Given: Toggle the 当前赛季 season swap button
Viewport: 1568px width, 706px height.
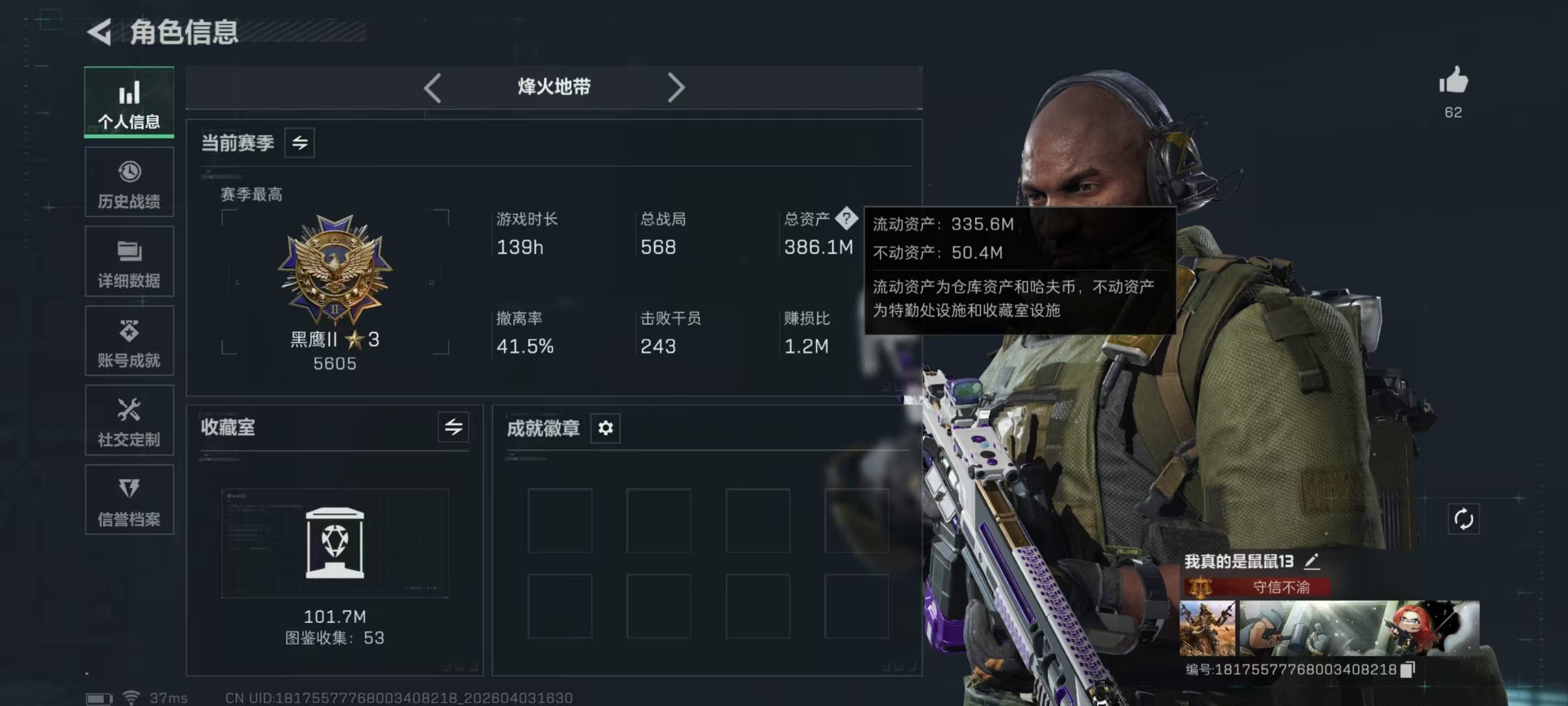Looking at the screenshot, I should tap(299, 143).
